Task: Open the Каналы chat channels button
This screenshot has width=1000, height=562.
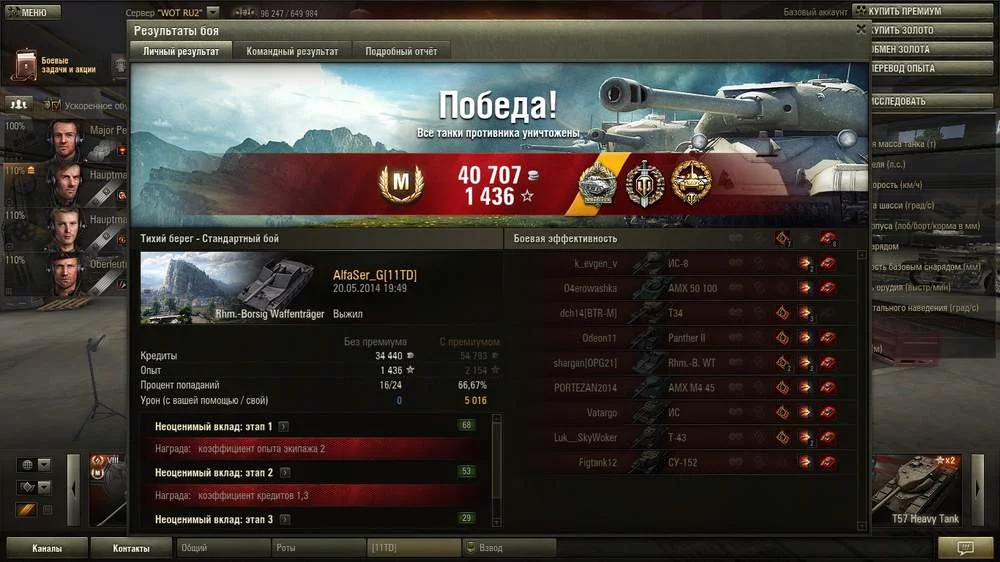Action: pyautogui.click(x=47, y=548)
